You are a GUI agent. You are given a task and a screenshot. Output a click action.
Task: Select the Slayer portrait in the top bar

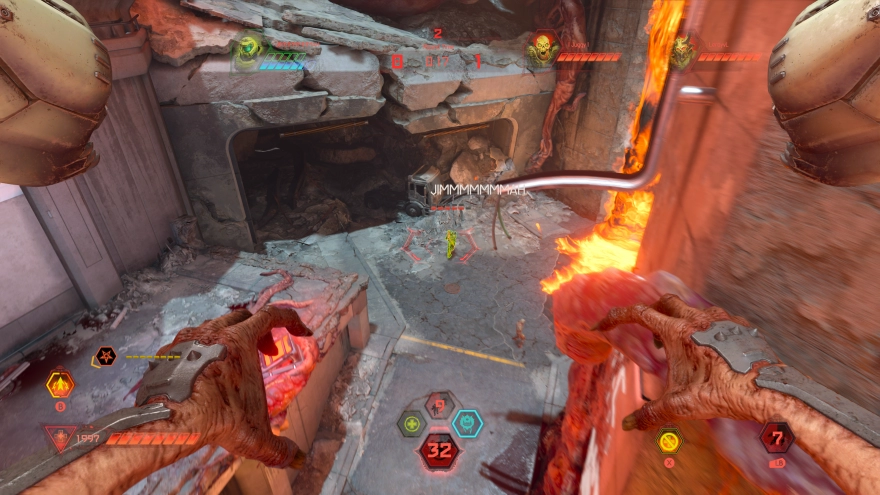coord(249,47)
